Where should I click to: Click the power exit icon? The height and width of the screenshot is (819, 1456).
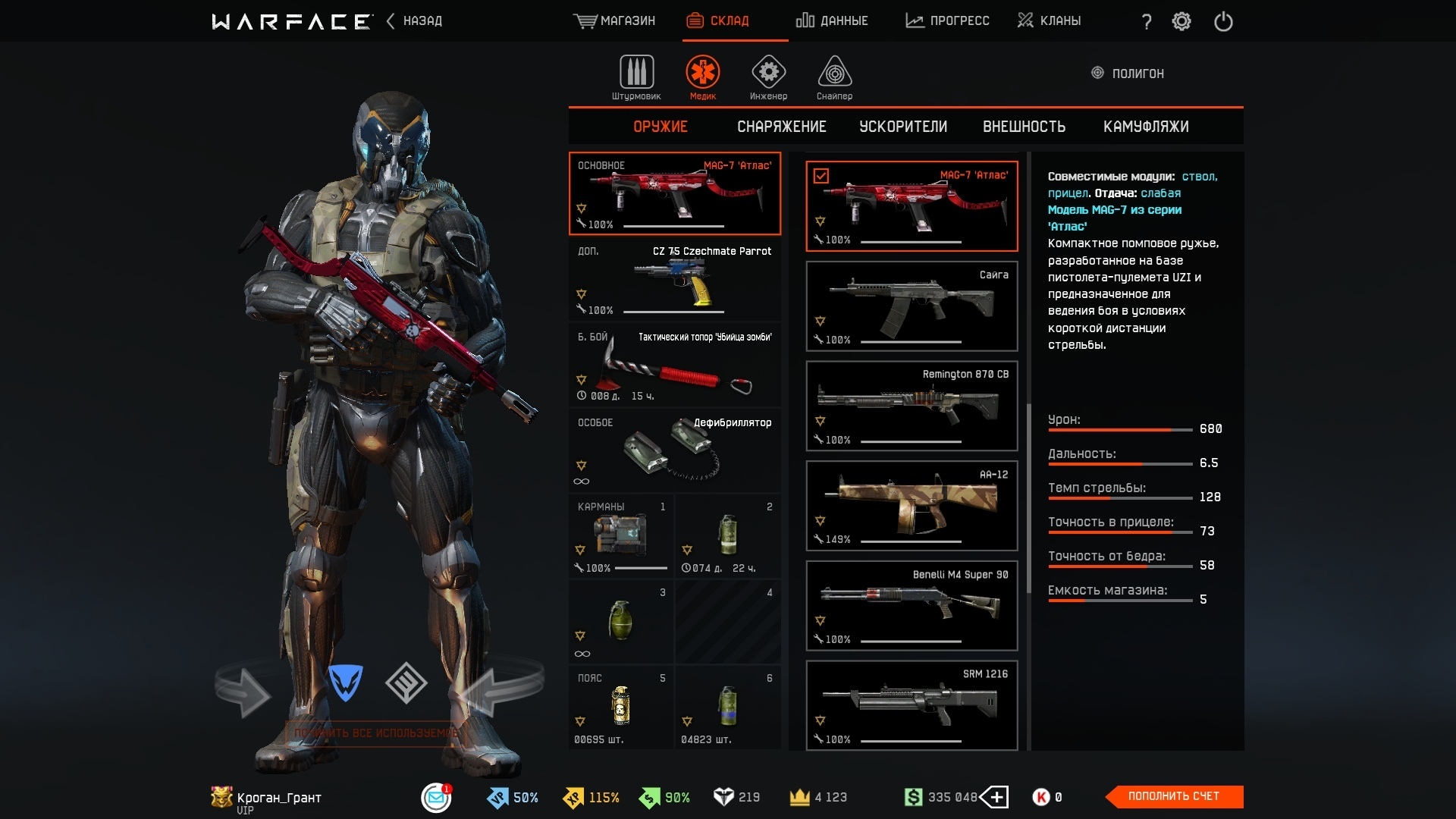tap(1223, 21)
